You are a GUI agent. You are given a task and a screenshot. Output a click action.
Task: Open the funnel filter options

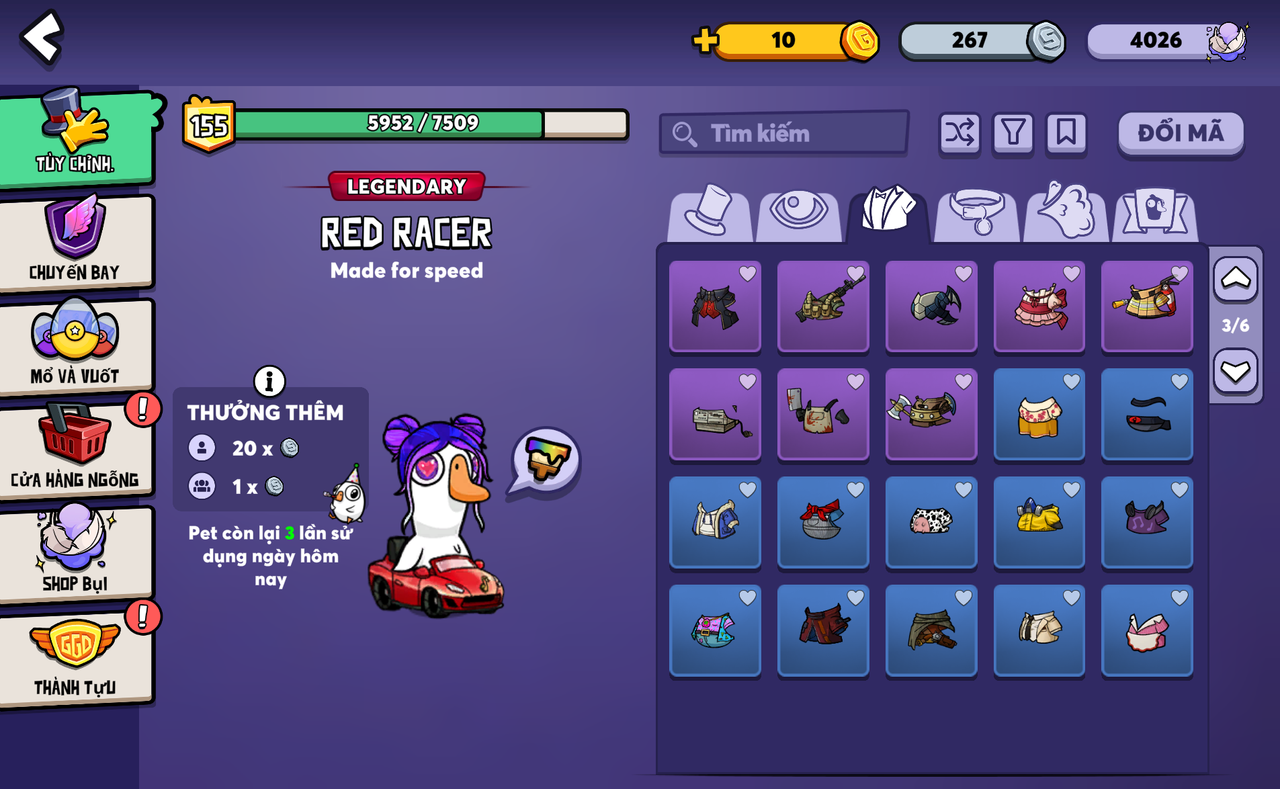(1013, 133)
